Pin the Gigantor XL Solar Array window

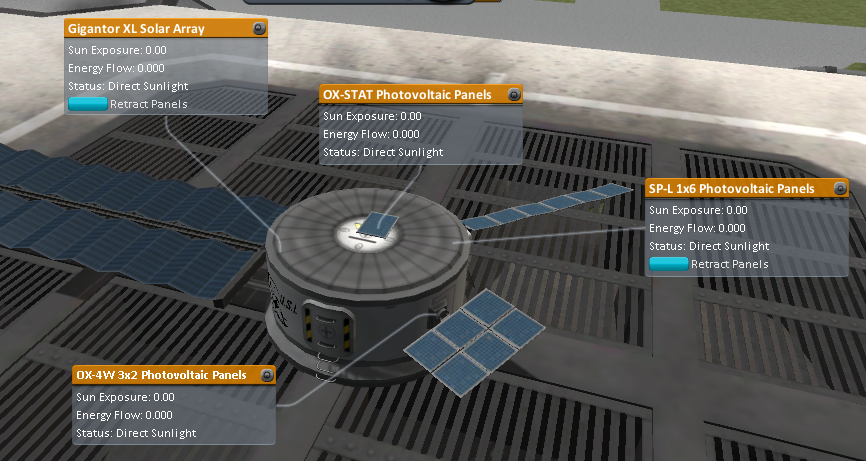(259, 29)
